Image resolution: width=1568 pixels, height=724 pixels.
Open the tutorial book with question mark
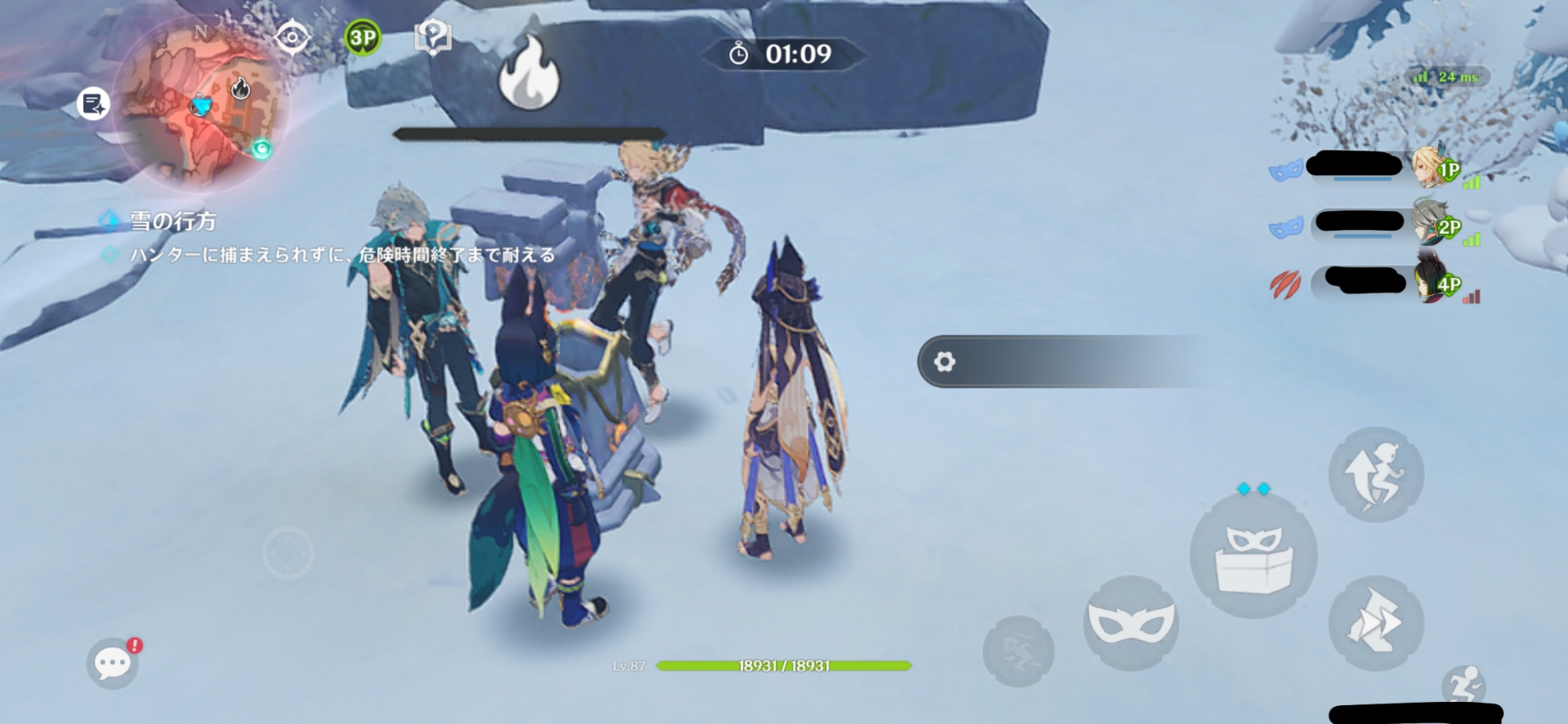tap(432, 37)
